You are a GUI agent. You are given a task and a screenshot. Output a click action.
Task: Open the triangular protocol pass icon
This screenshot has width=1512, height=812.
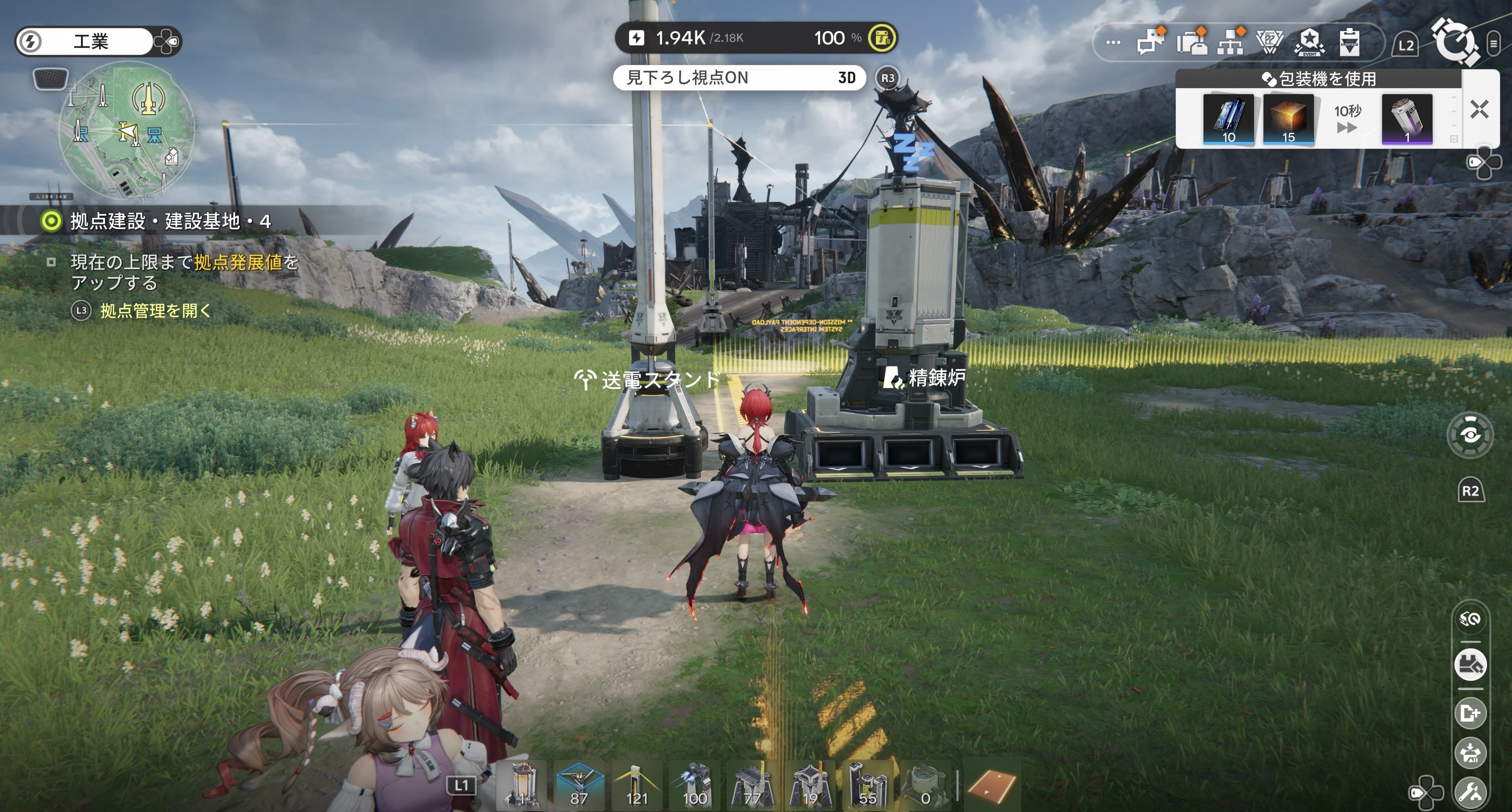[x=1269, y=42]
